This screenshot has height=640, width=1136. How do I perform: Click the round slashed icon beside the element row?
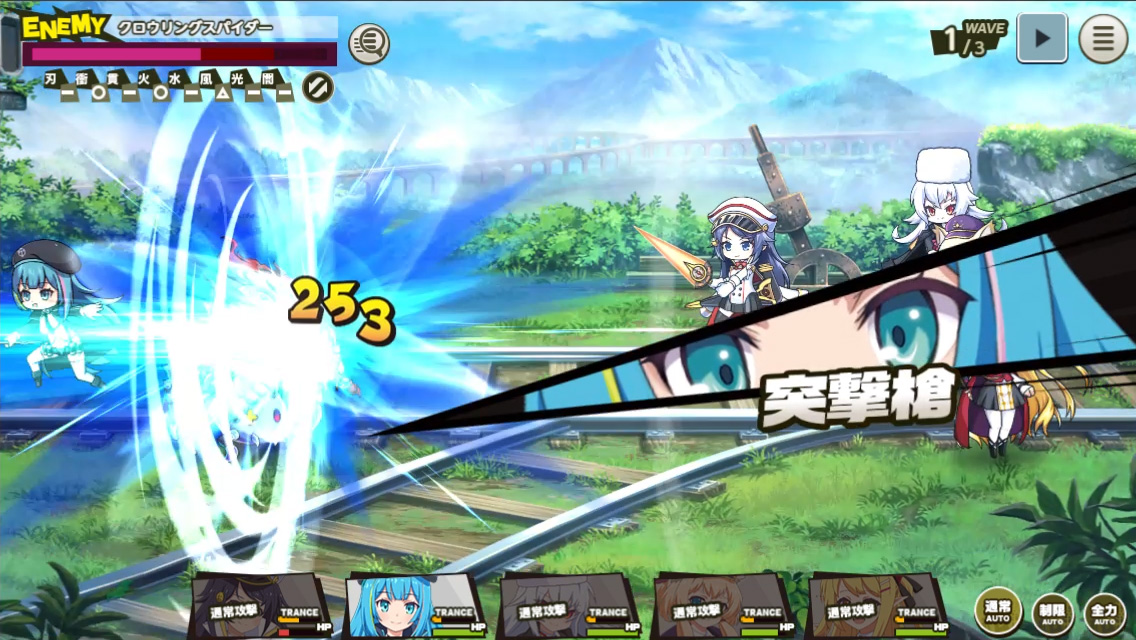click(318, 87)
